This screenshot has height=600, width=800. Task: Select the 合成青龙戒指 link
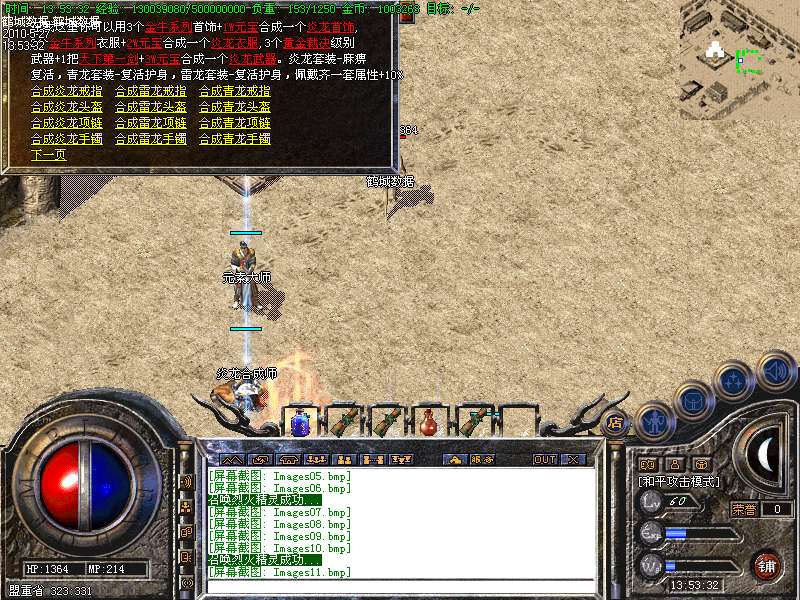[x=234, y=91]
